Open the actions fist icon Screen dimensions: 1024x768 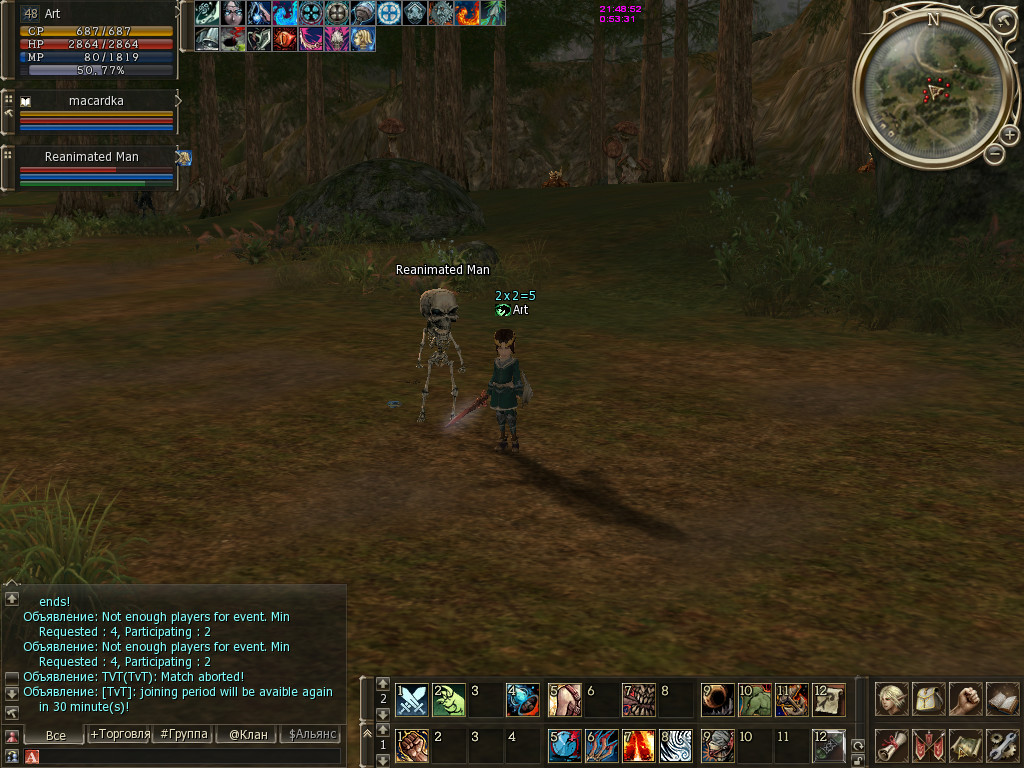pyautogui.click(x=965, y=698)
